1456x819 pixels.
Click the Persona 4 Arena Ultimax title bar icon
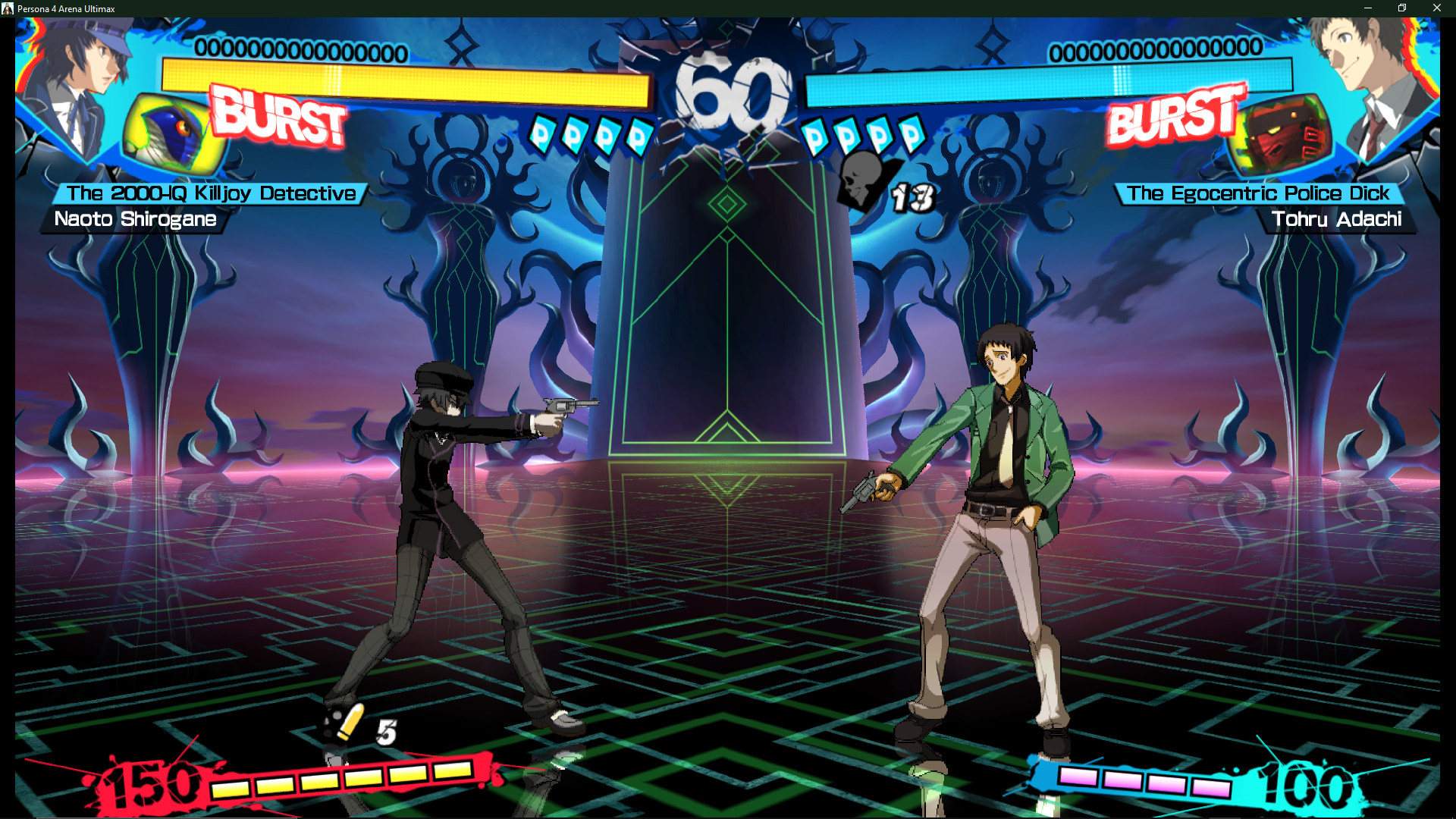[x=9, y=8]
